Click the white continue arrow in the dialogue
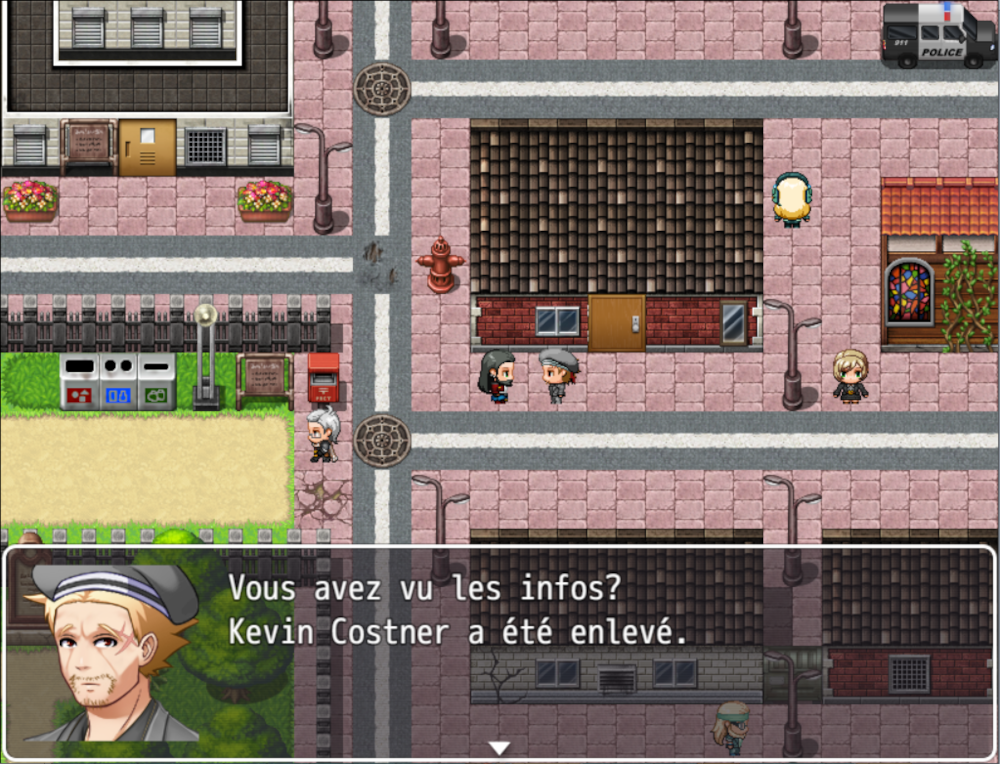The width and height of the screenshot is (1000, 764). 499,747
